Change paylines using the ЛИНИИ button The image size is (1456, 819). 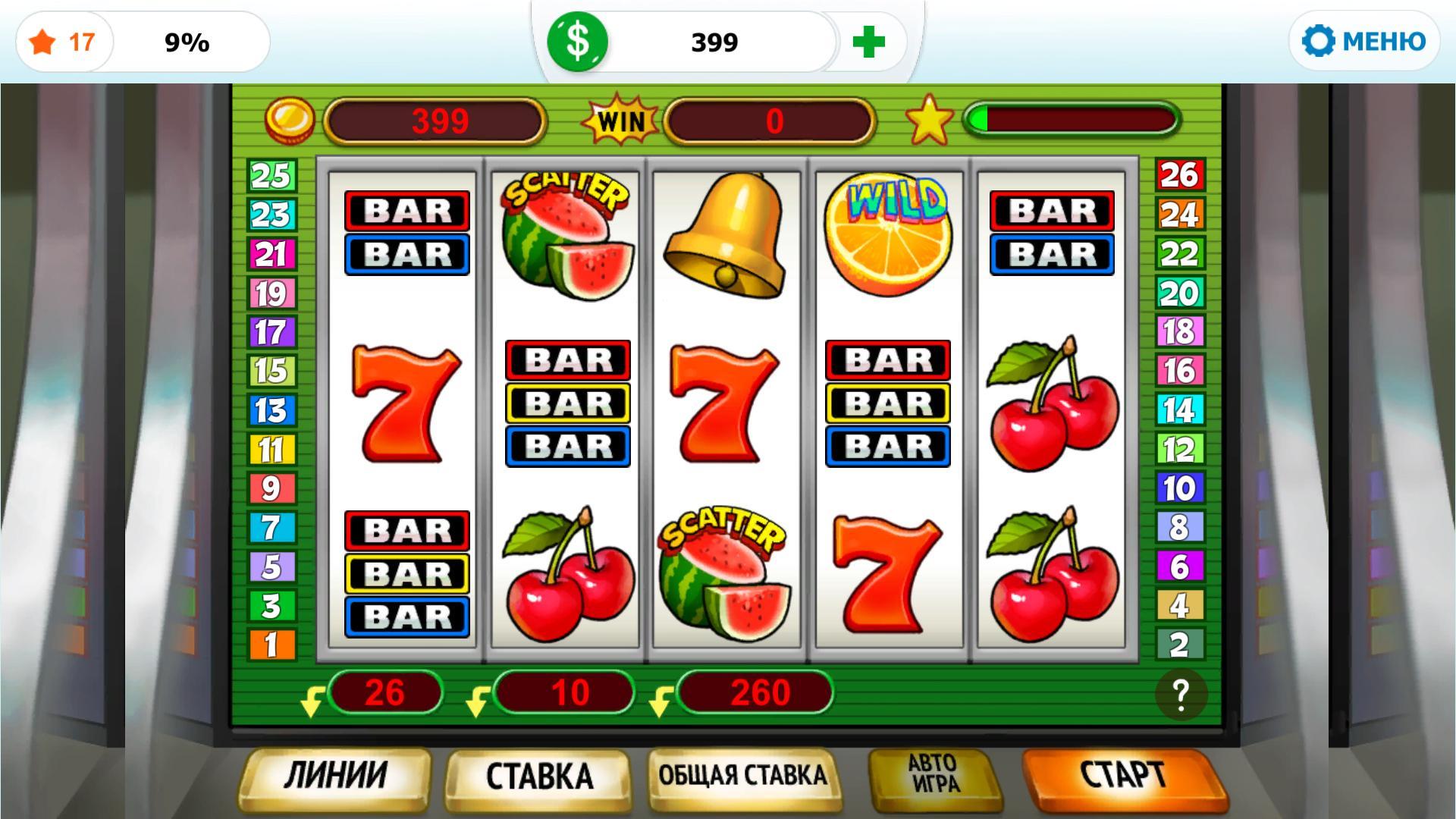(335, 777)
